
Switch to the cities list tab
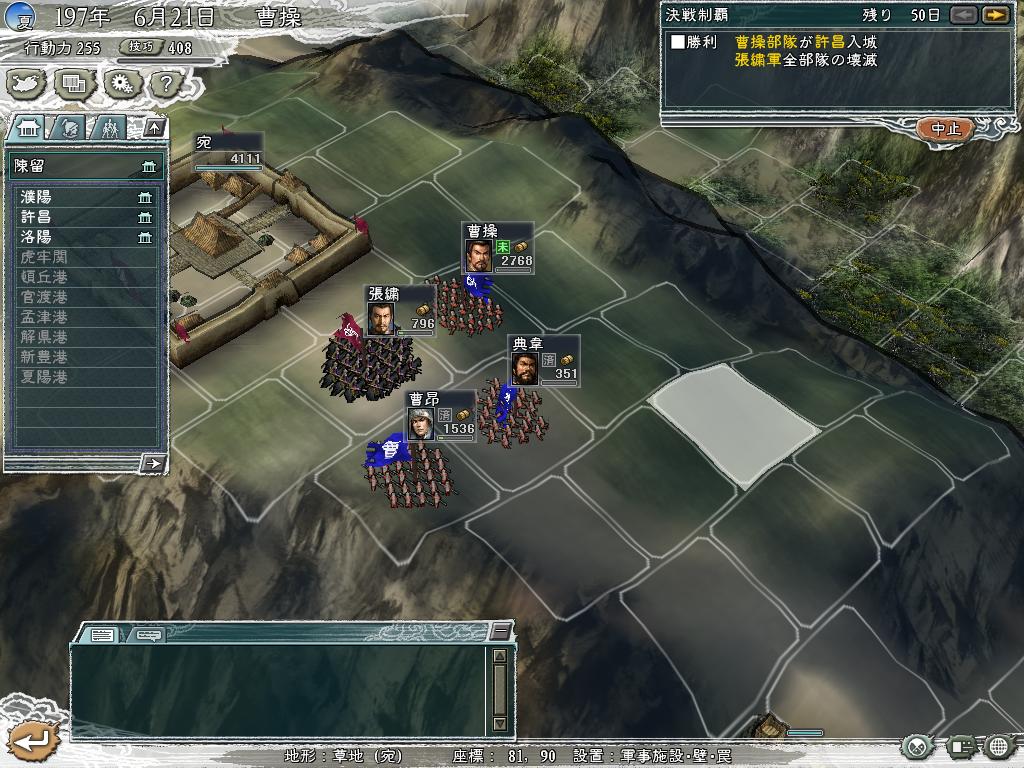point(27,127)
